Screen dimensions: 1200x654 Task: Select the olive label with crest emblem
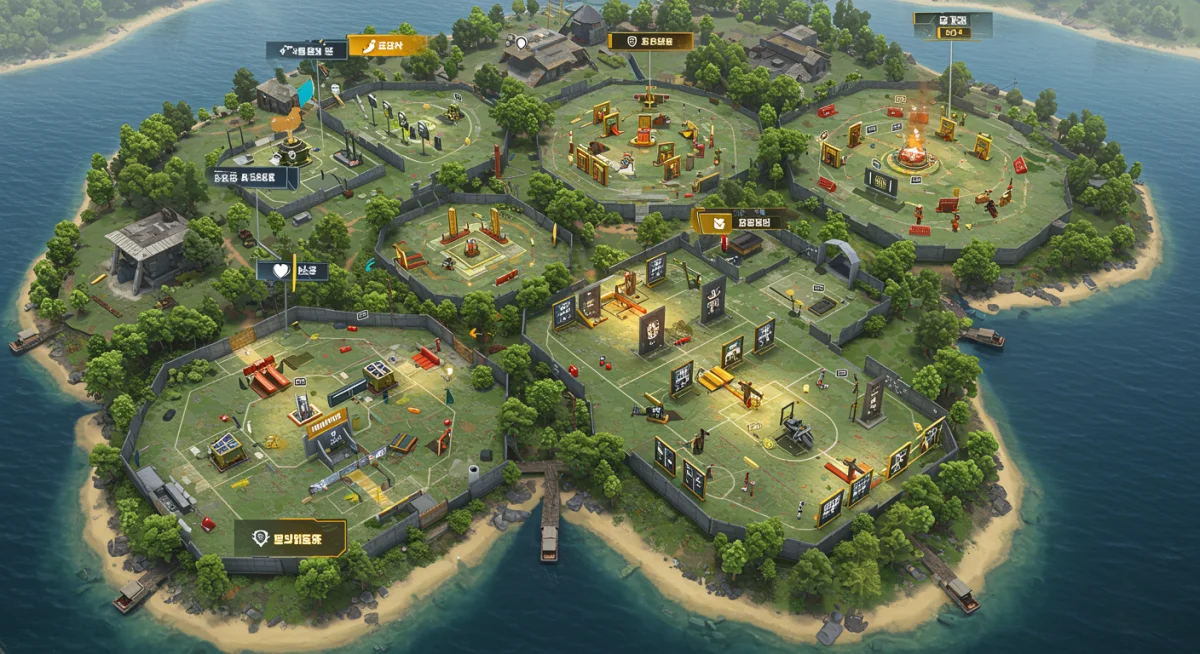point(290,538)
